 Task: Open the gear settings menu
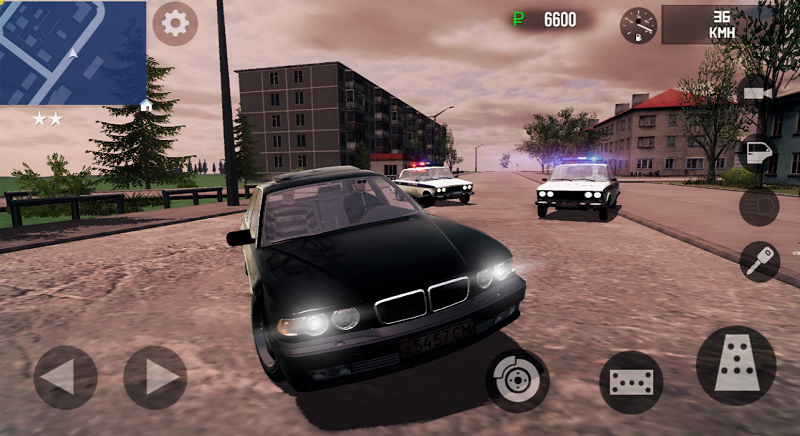coord(175,23)
